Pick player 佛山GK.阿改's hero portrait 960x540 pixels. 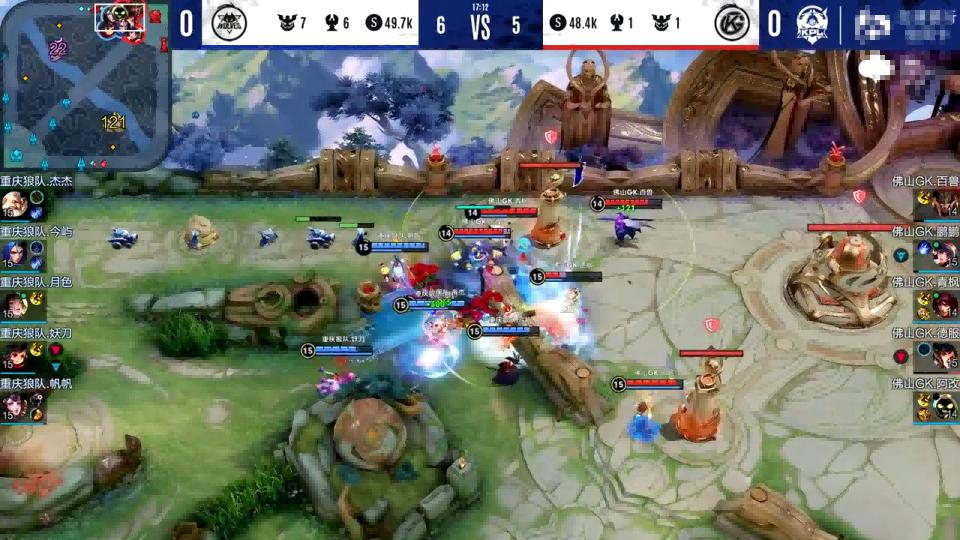(944, 405)
